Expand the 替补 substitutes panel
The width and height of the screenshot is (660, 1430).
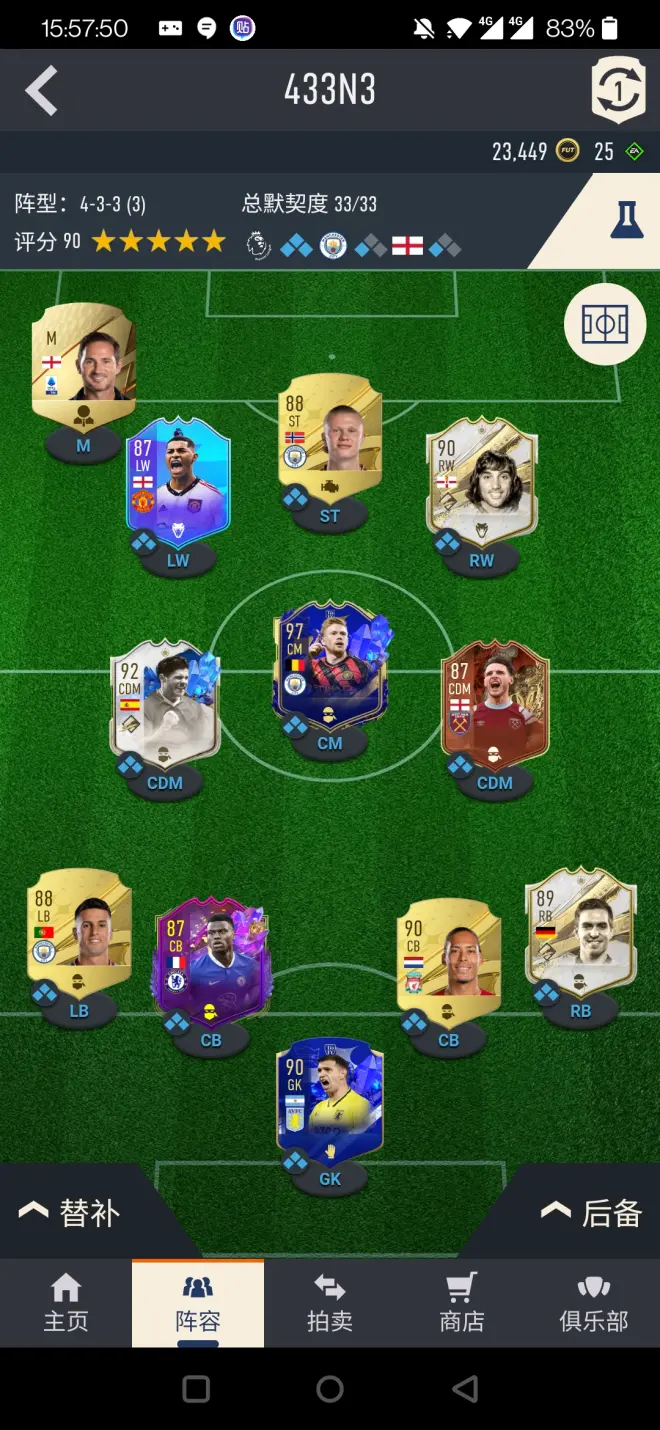click(70, 1213)
